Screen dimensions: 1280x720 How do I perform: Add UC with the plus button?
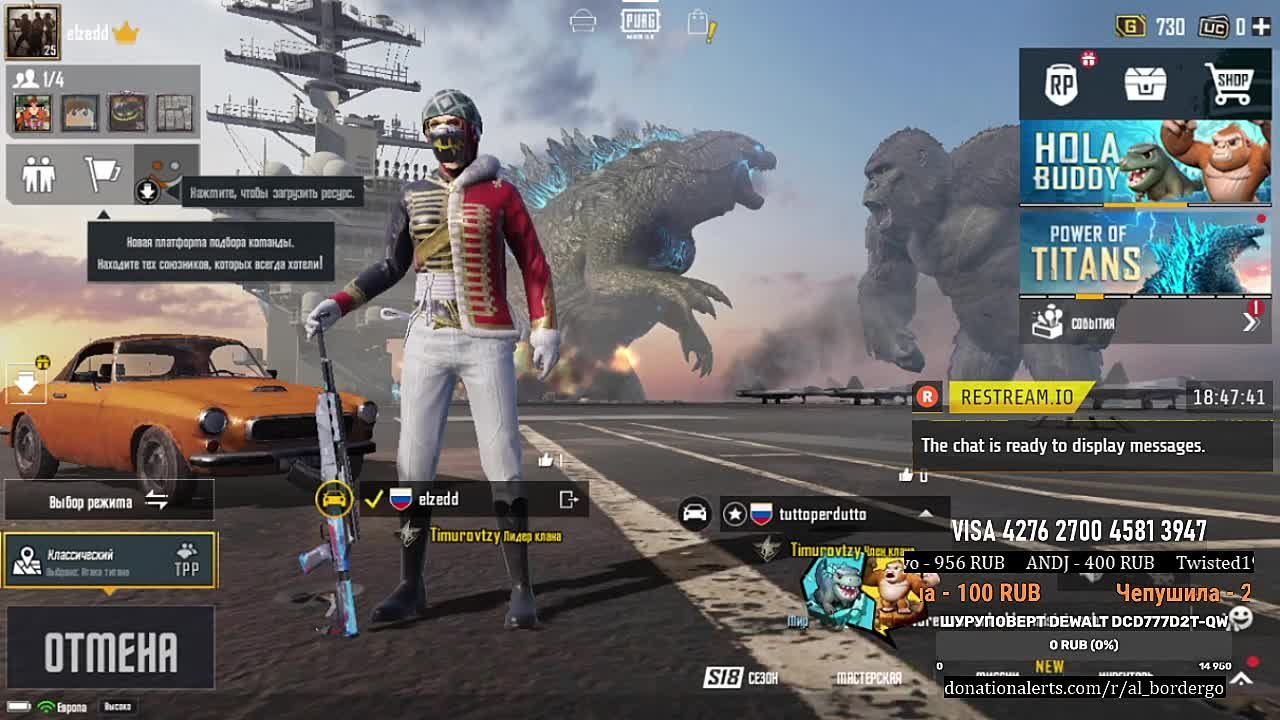coord(1261,27)
